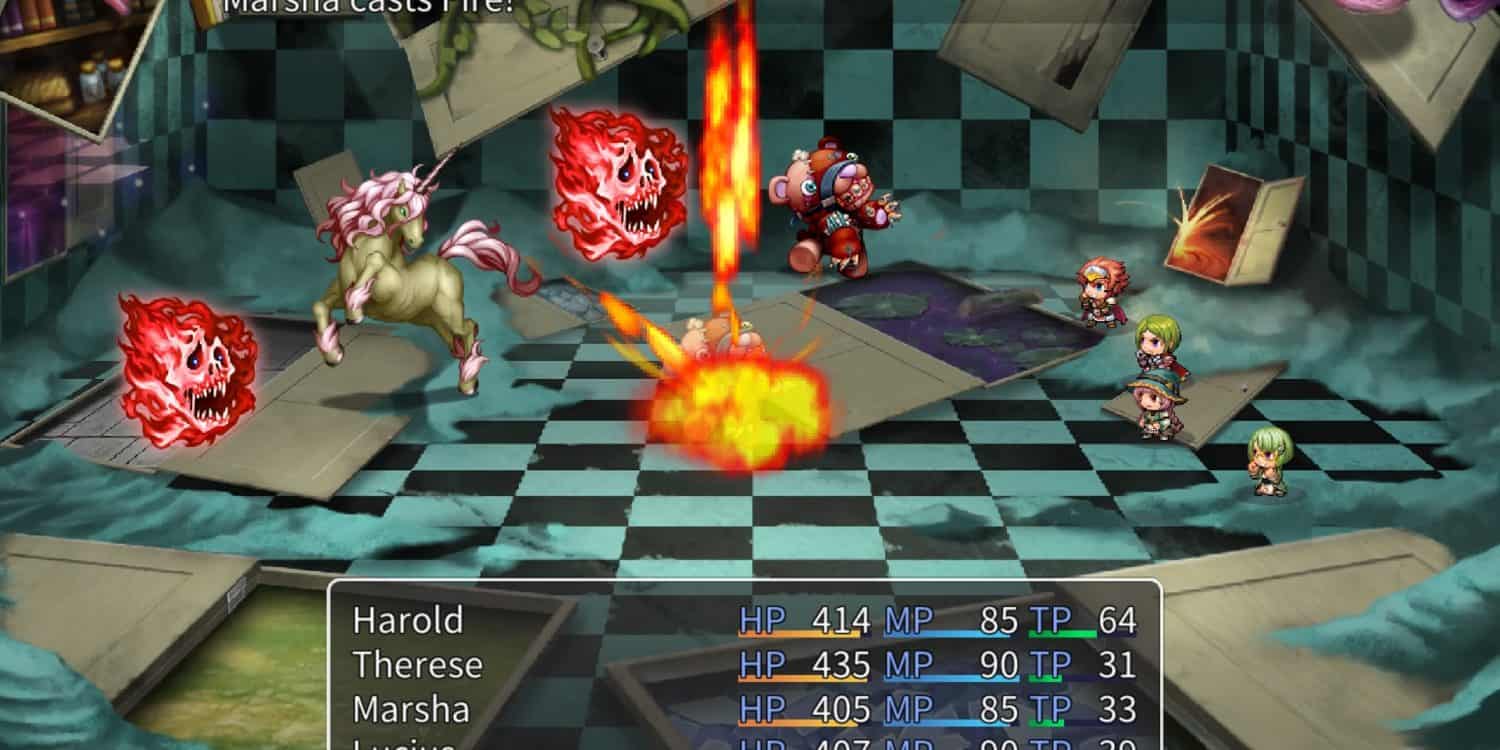Choose Therese's row in the party window
Viewport: 1500px width, 750px height.
(417, 665)
